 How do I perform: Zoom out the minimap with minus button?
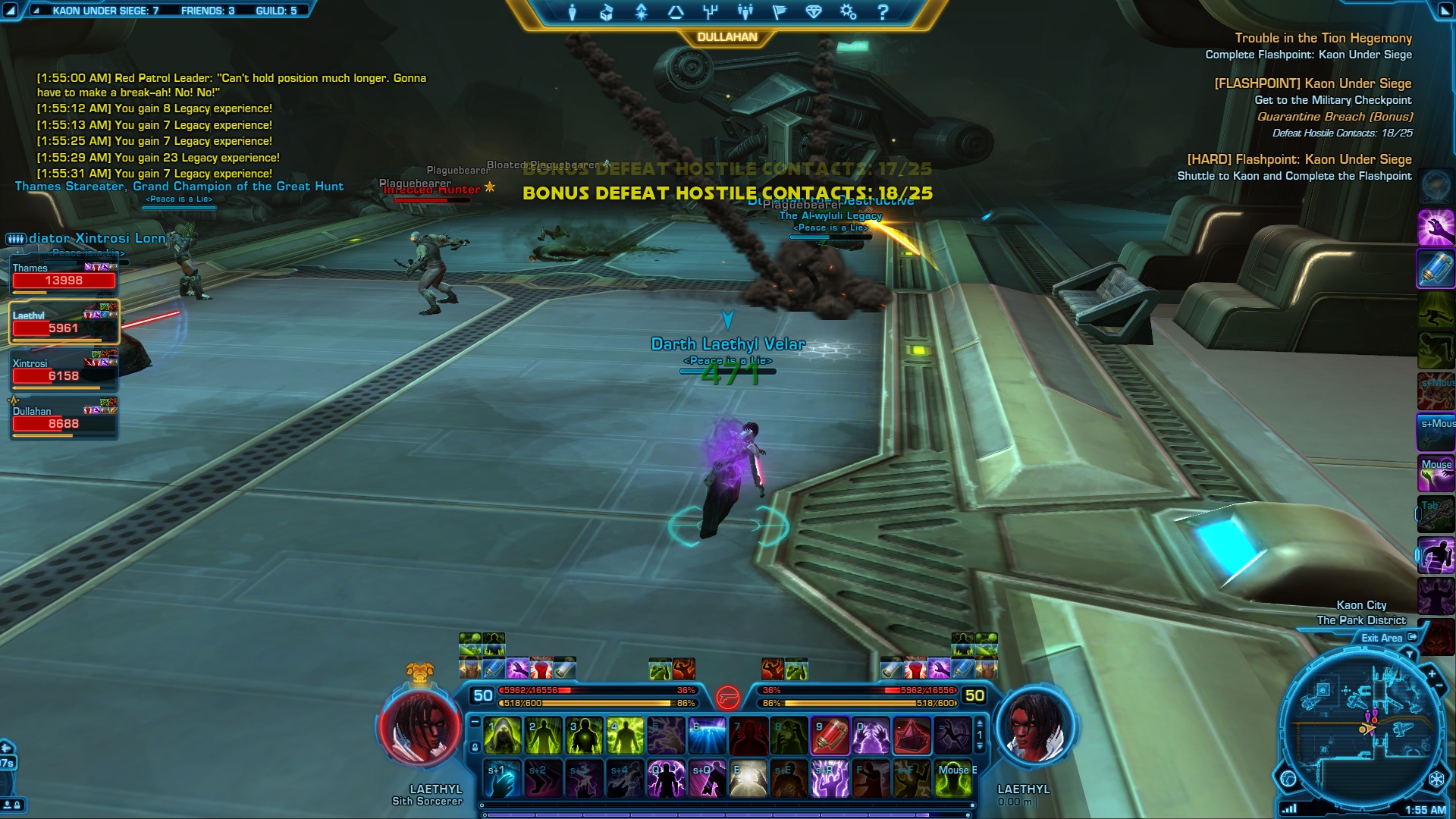[x=1439, y=686]
